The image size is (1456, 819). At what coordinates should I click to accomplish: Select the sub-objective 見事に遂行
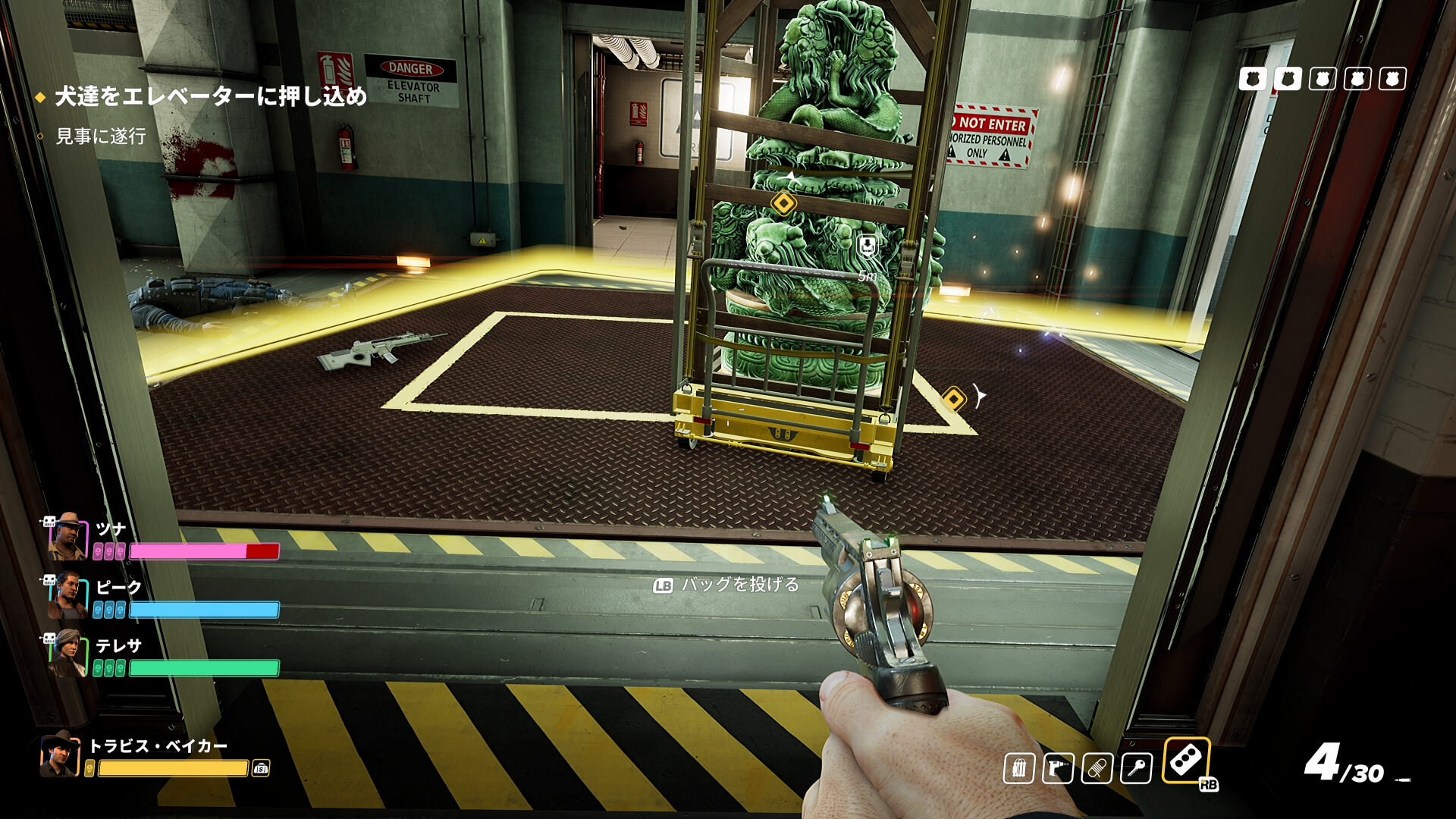[x=101, y=136]
